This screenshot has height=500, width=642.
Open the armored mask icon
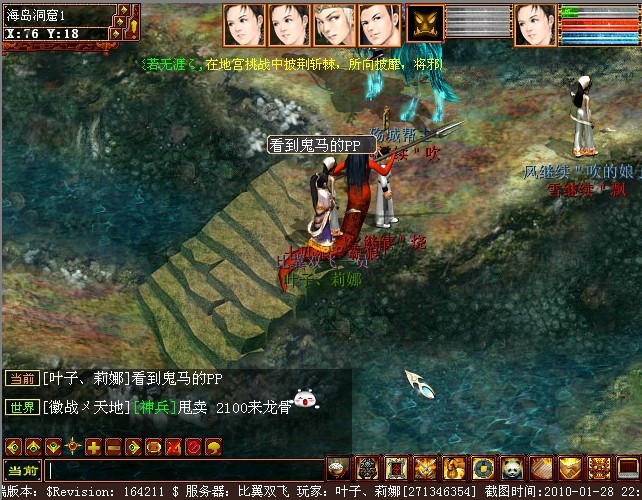[x=367, y=467]
